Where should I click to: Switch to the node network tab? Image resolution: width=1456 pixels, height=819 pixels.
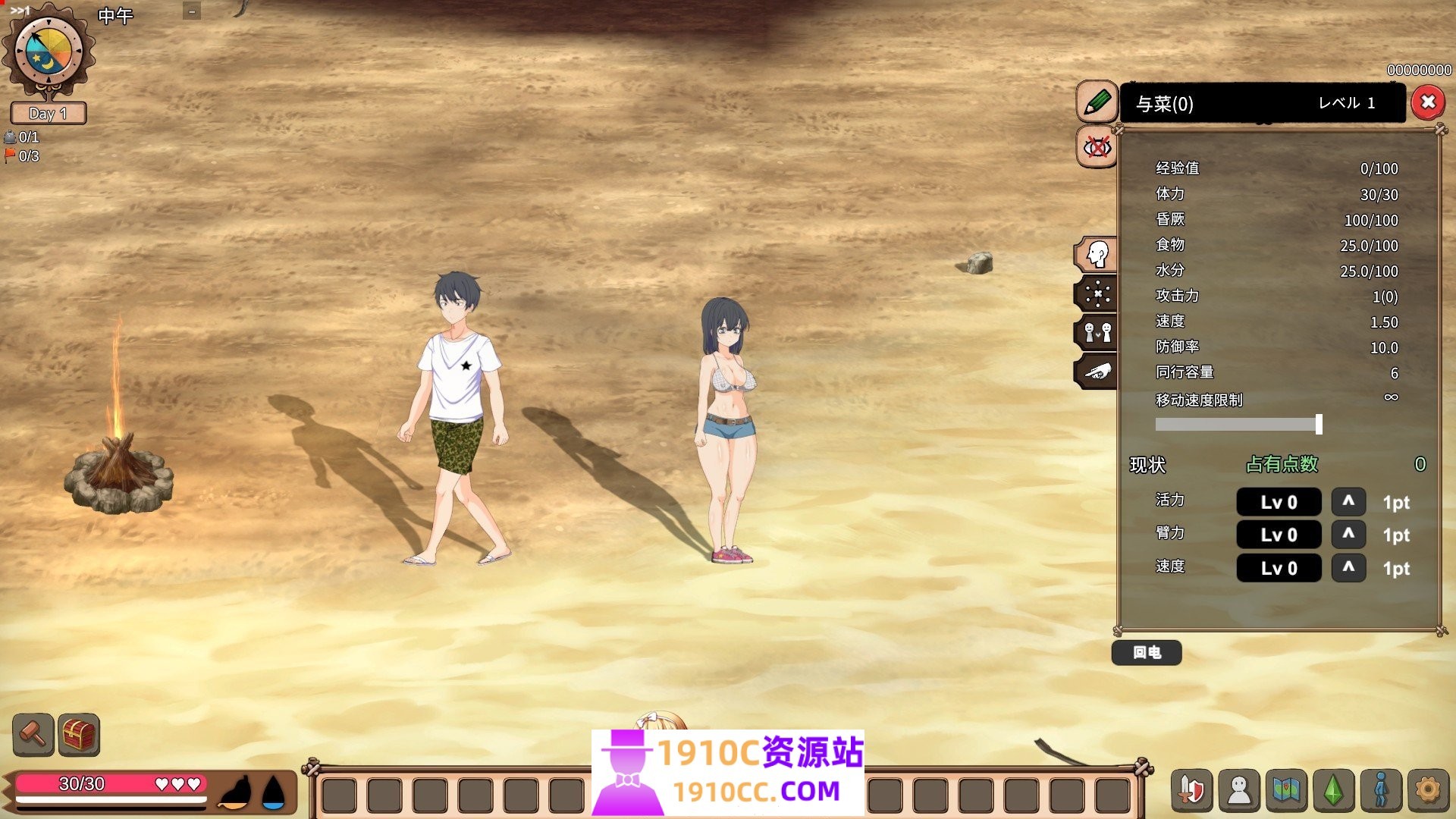pyautogui.click(x=1097, y=293)
